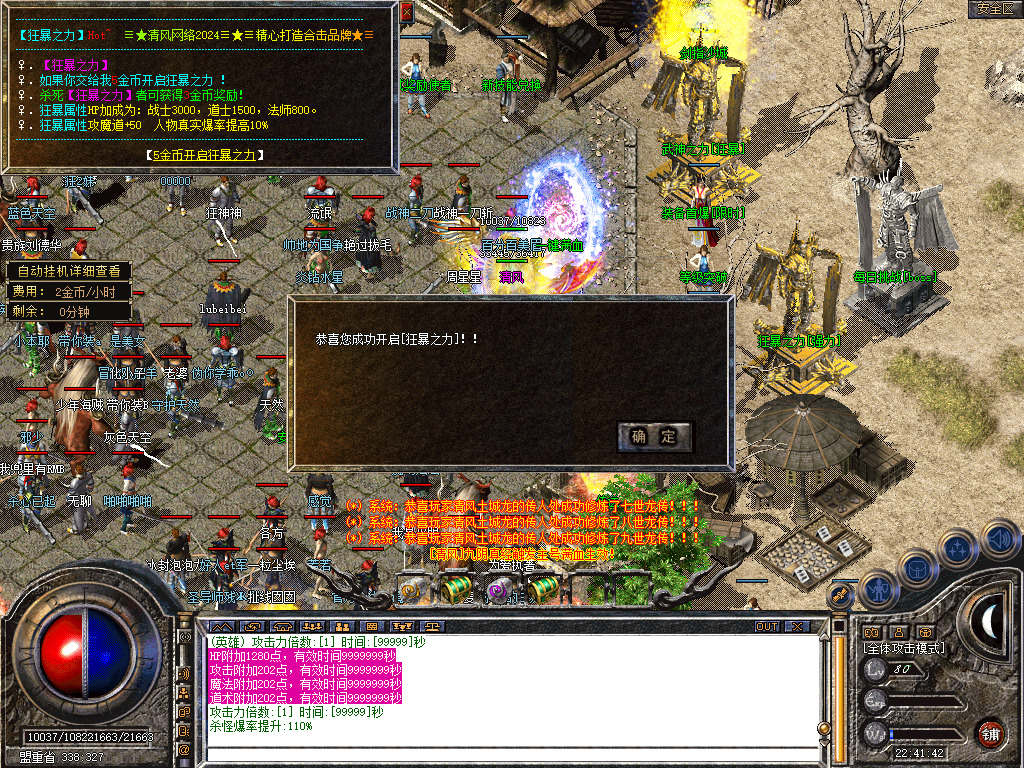Image resolution: width=1024 pixels, height=768 pixels.
Task: Click the OUT button above chat
Action: pos(766,626)
